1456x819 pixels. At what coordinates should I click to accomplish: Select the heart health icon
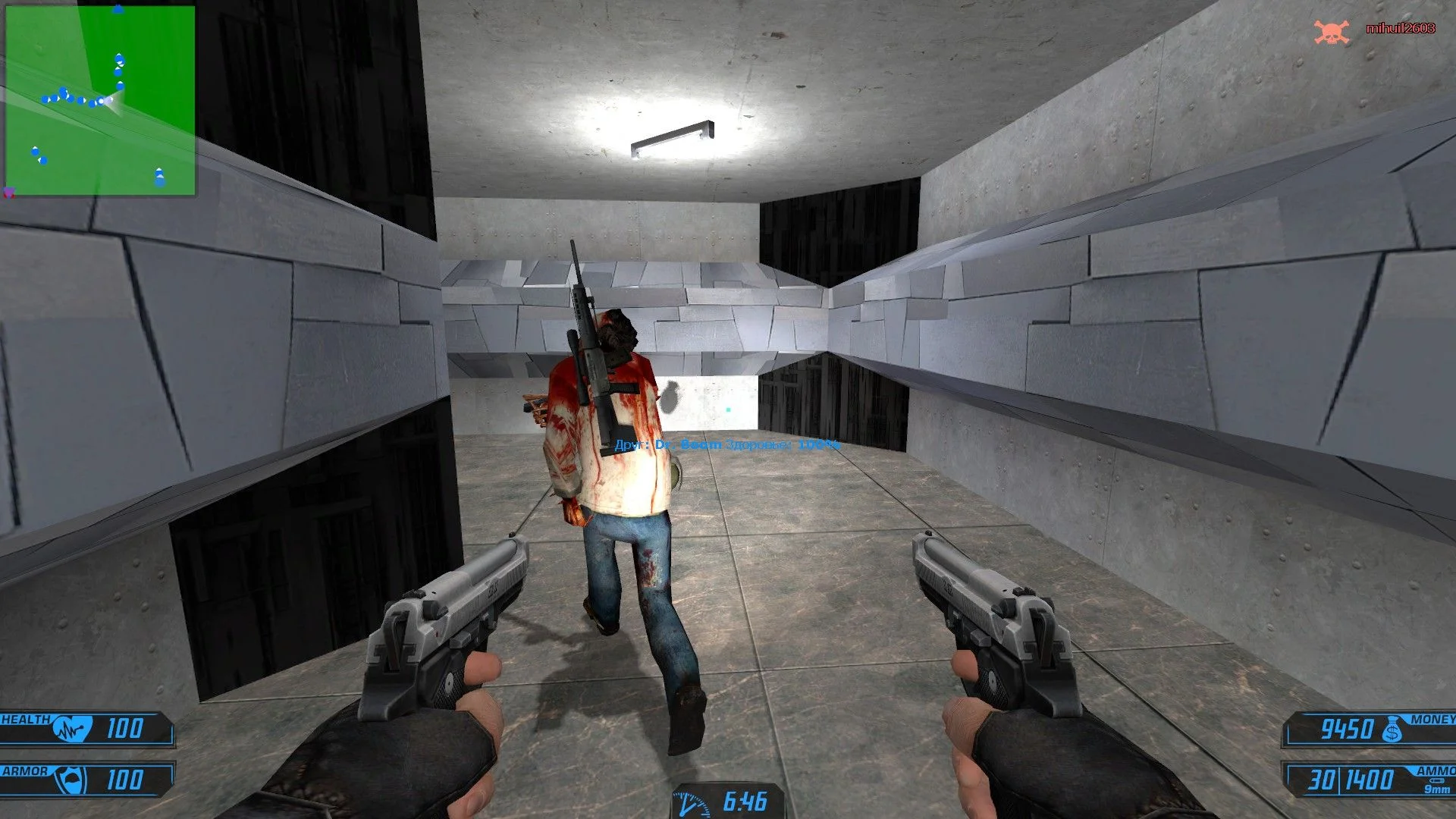[72, 730]
